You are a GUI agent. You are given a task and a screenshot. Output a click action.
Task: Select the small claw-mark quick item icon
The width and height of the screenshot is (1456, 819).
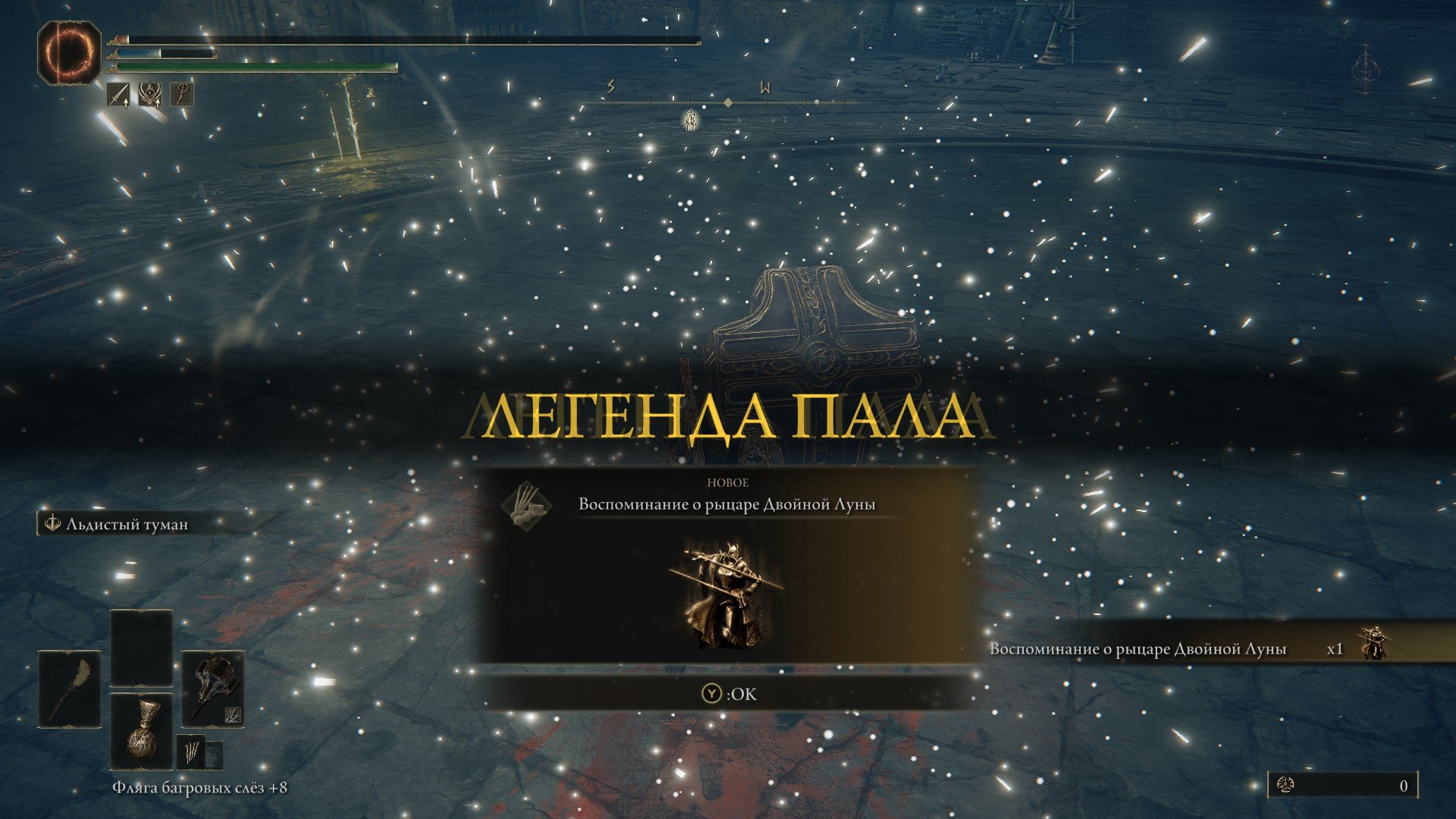click(190, 752)
